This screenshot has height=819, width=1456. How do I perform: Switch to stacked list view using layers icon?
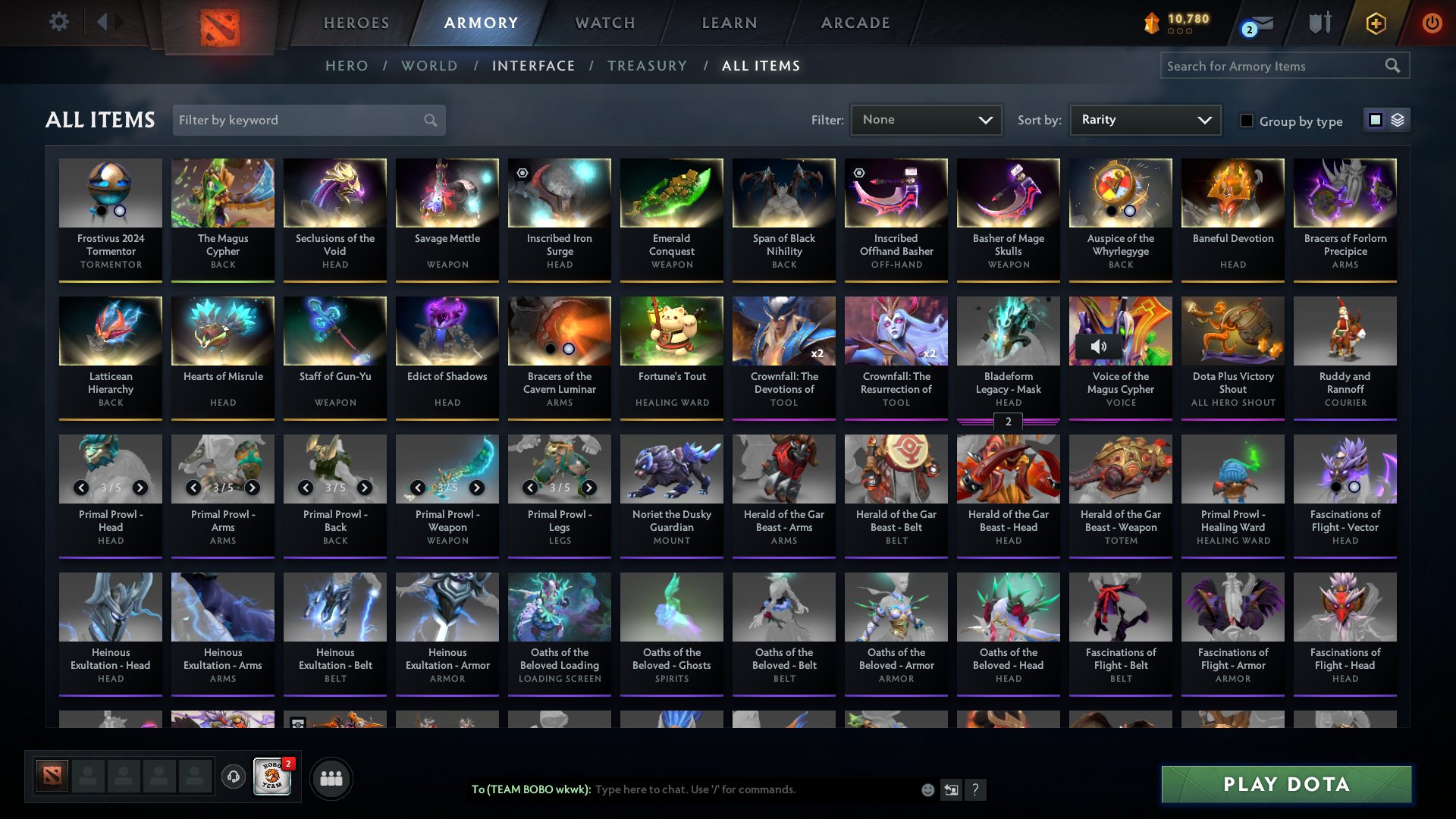click(x=1399, y=120)
